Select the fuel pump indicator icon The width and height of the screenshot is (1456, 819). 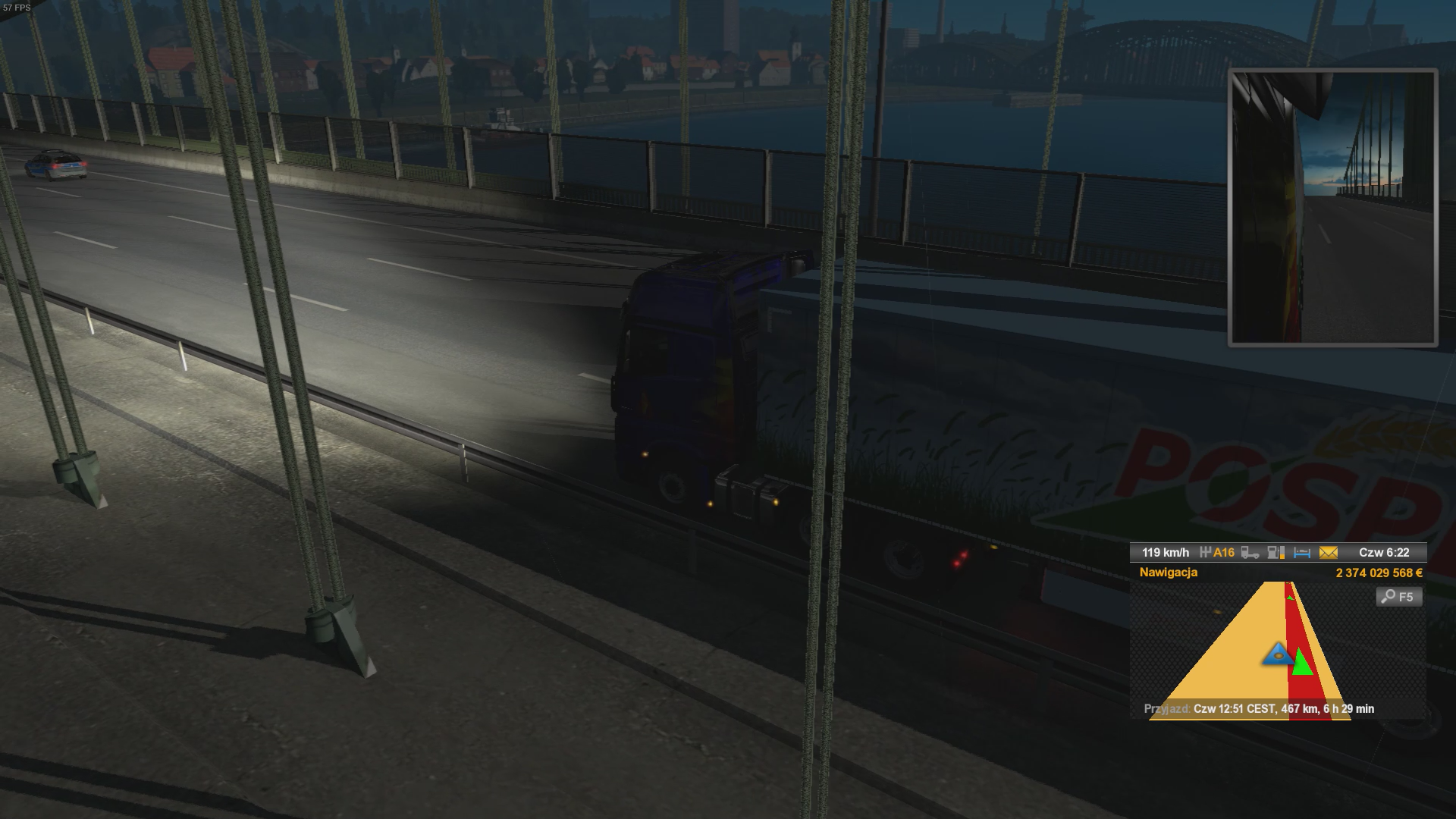[1276, 553]
